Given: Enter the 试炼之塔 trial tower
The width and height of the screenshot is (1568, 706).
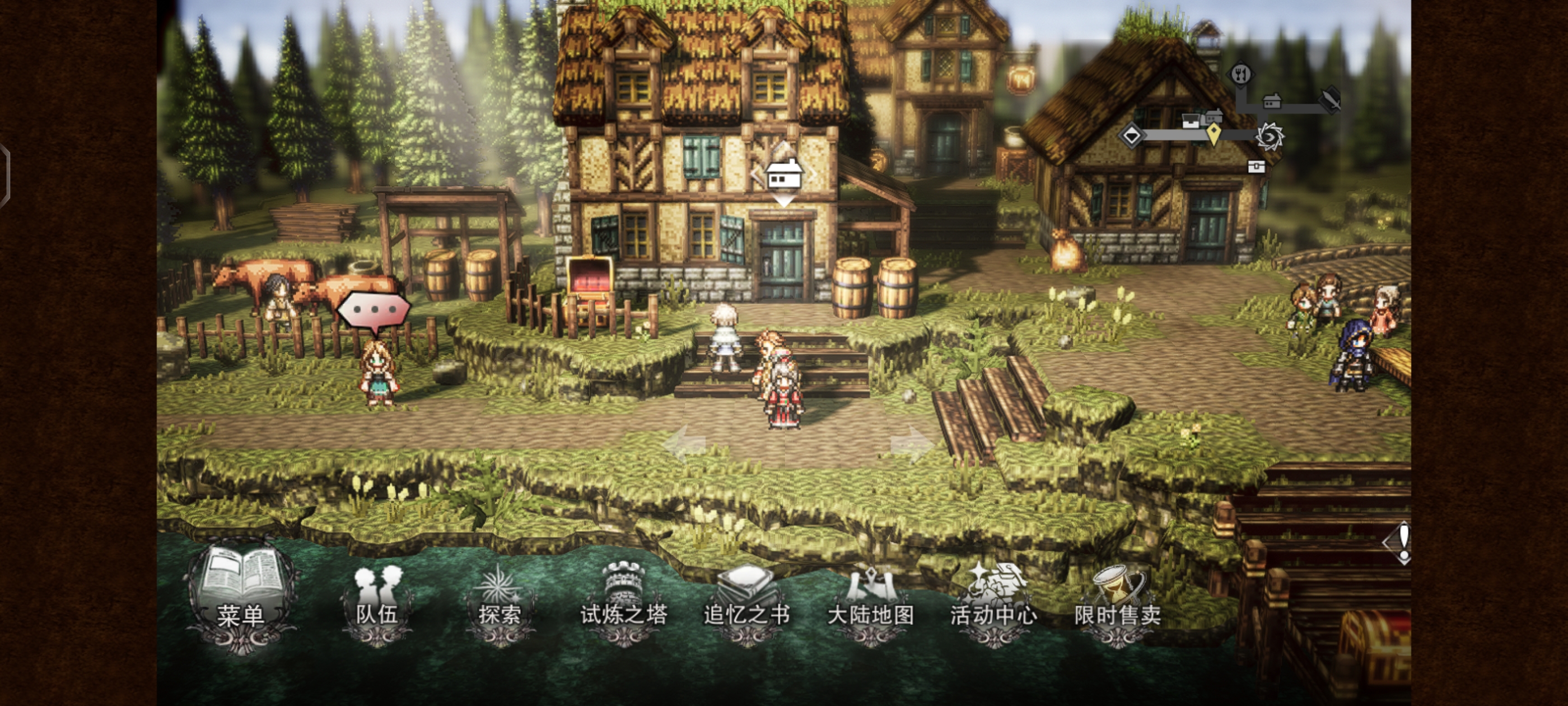Looking at the screenshot, I should coord(623,603).
